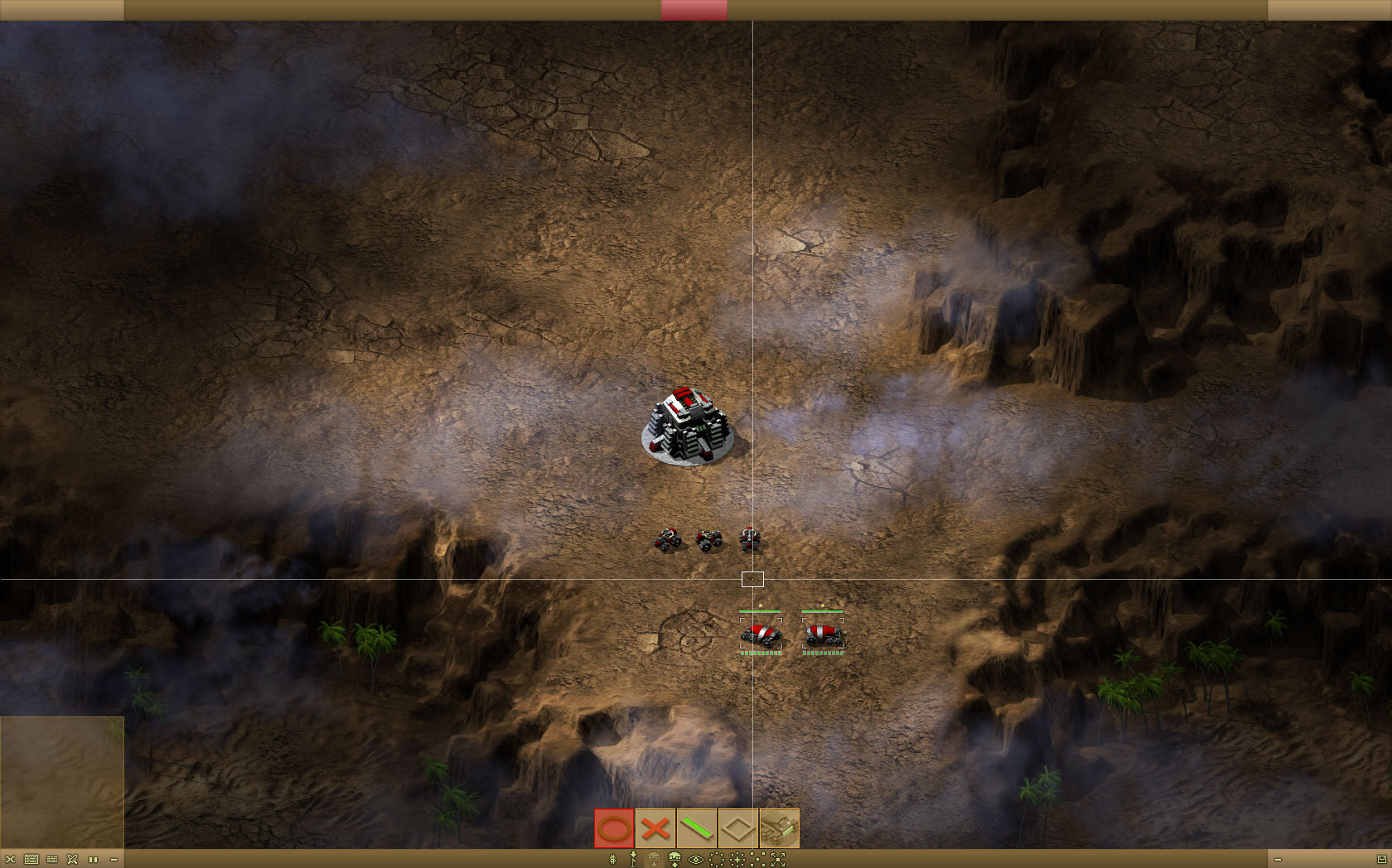Open the framed text list icon

pyautogui.click(x=31, y=860)
